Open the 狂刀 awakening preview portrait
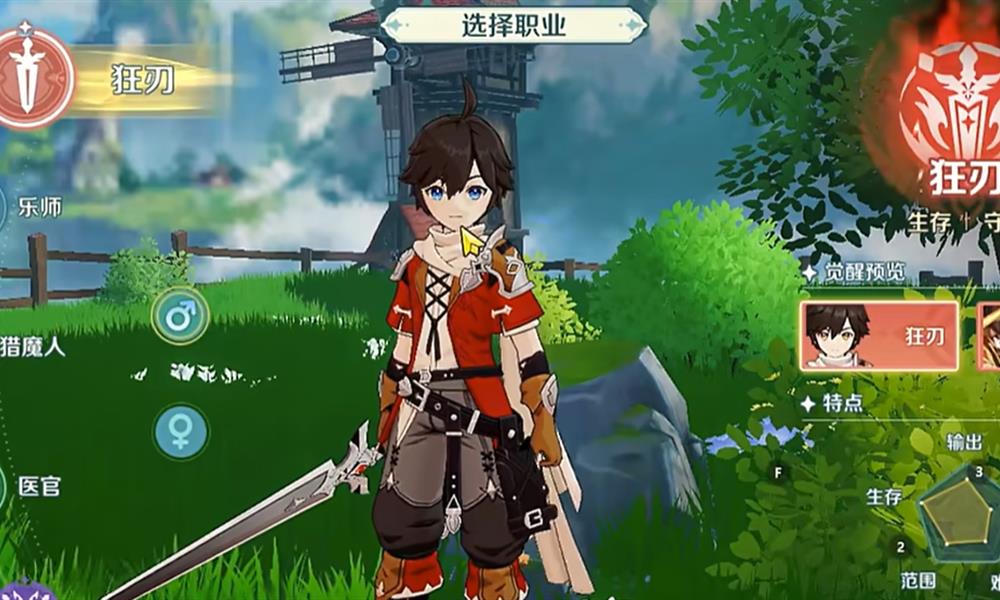This screenshot has width=1000, height=600. (x=879, y=336)
